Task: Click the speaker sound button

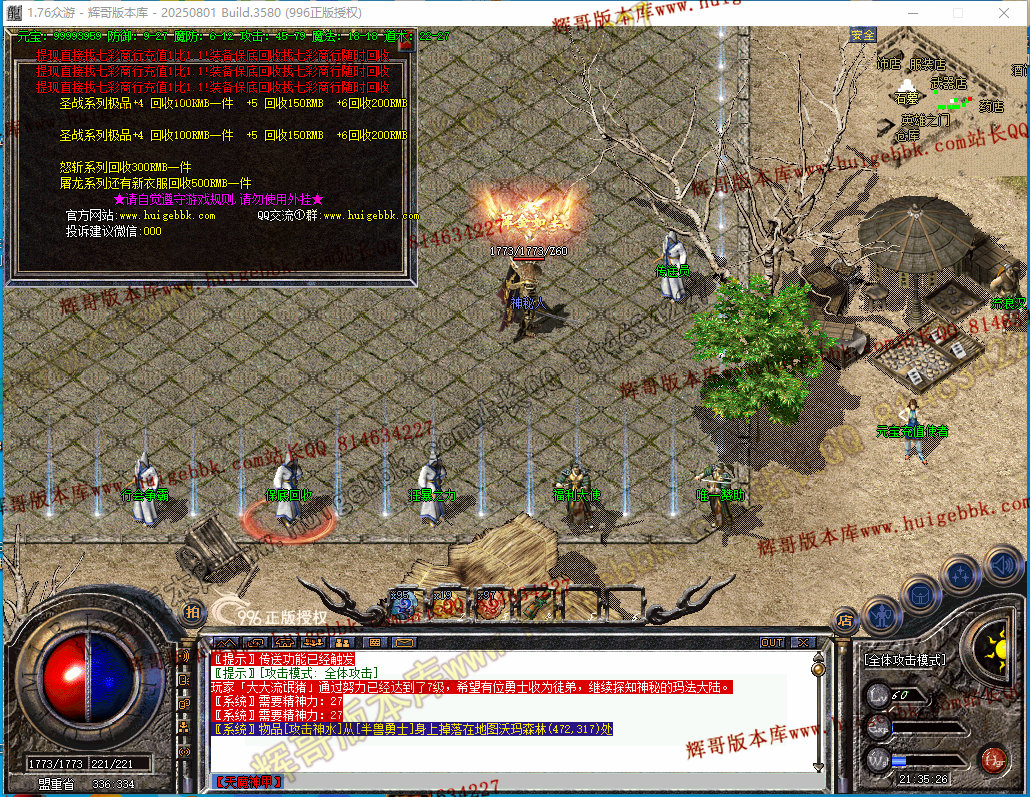Action: tap(184, 657)
